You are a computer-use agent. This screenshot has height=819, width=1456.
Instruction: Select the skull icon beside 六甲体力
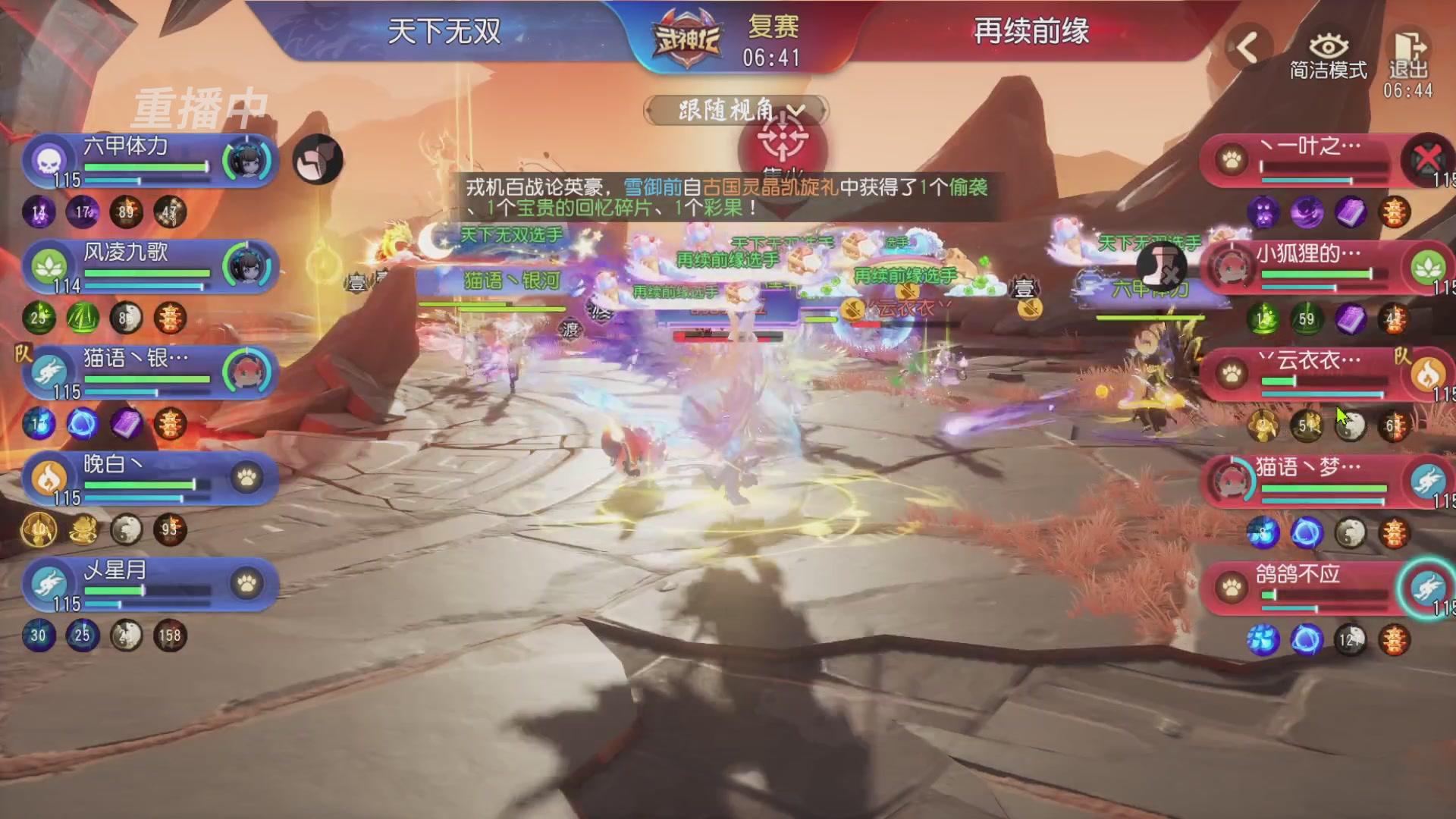pyautogui.click(x=47, y=160)
